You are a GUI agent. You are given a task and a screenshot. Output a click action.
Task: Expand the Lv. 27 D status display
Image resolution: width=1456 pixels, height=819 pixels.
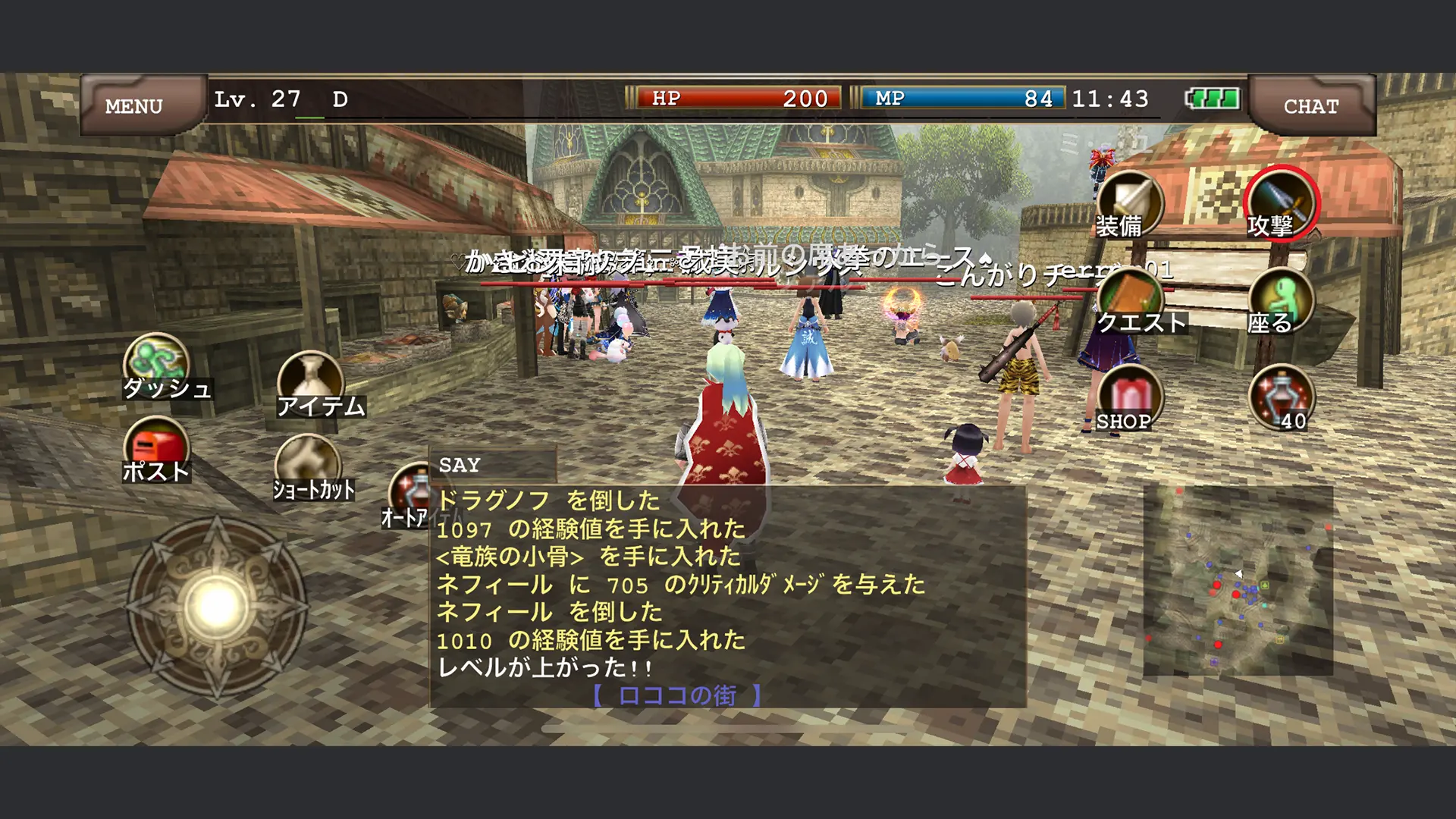pos(277,99)
